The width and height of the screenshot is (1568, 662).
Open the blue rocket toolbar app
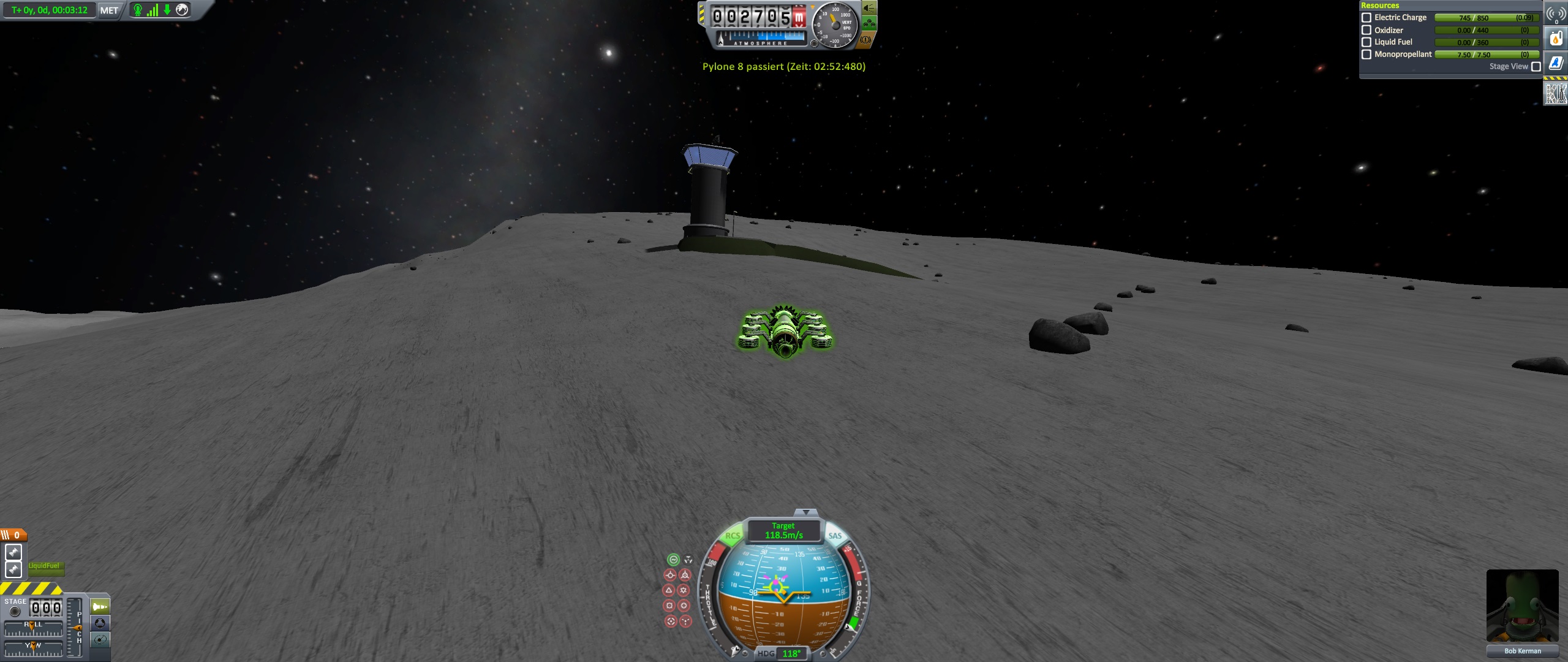coord(1556,63)
